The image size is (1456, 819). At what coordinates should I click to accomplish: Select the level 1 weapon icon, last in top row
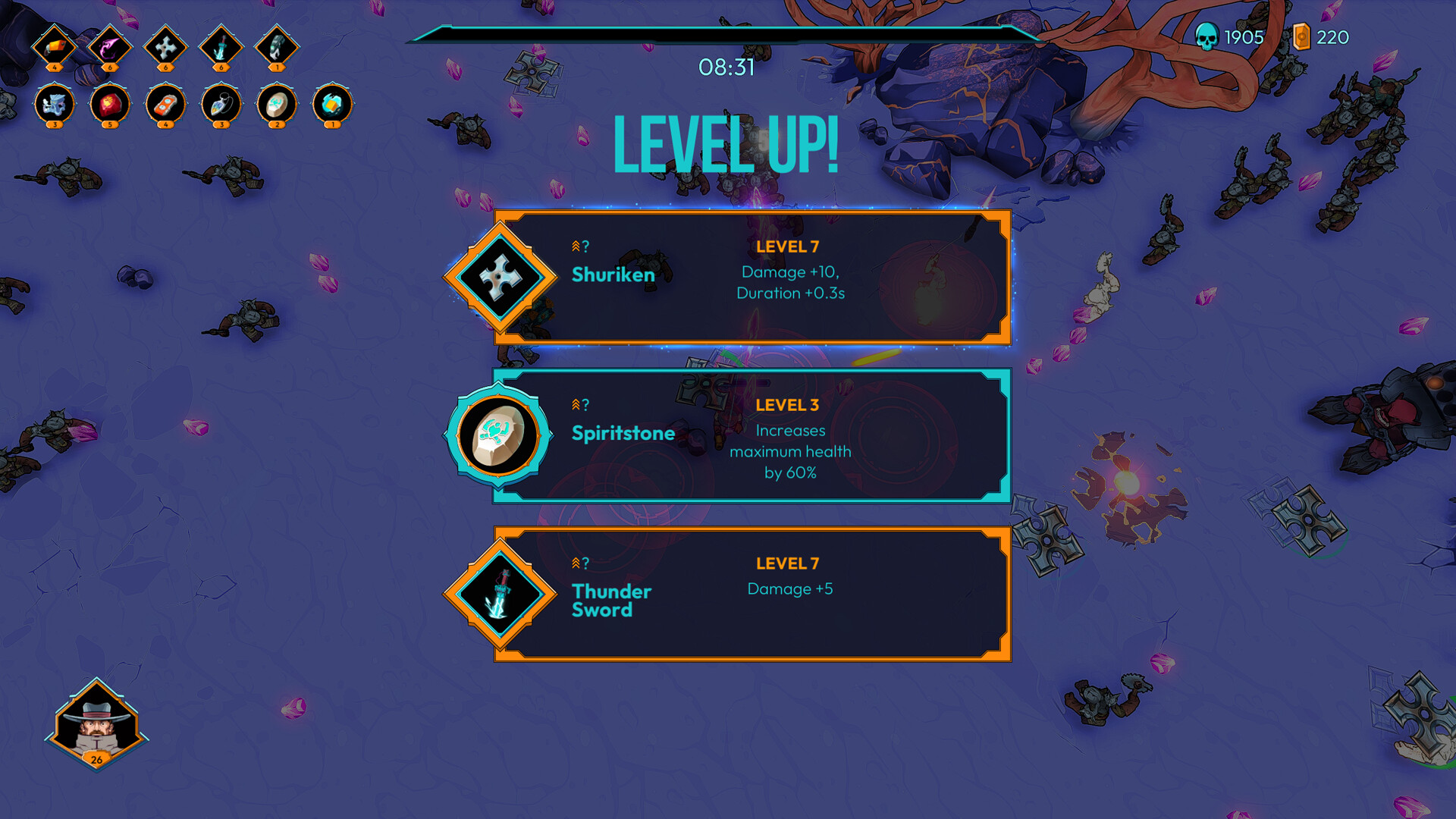(x=275, y=48)
